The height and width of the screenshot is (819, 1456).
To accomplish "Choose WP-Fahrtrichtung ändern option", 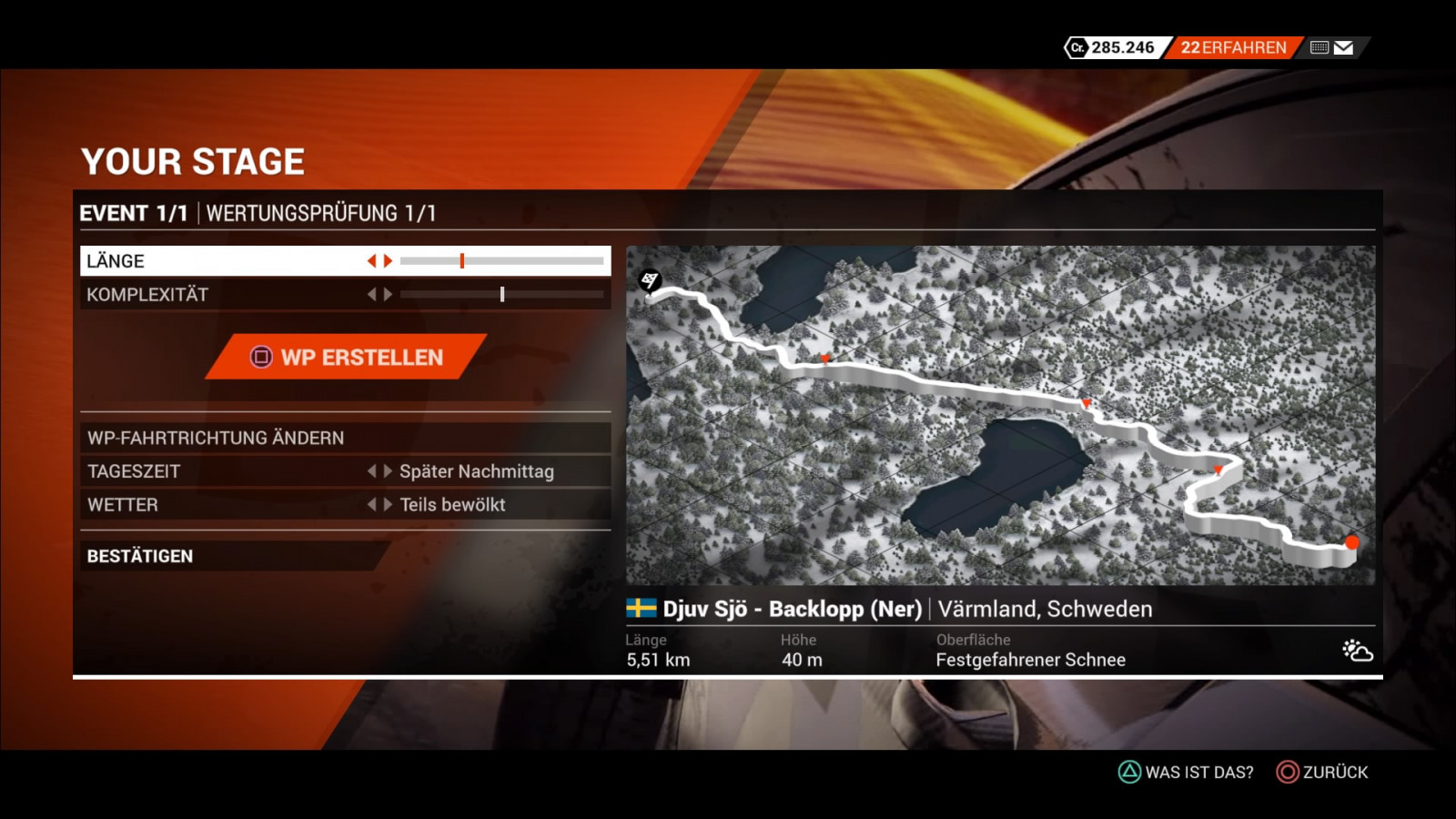I will tap(344, 438).
